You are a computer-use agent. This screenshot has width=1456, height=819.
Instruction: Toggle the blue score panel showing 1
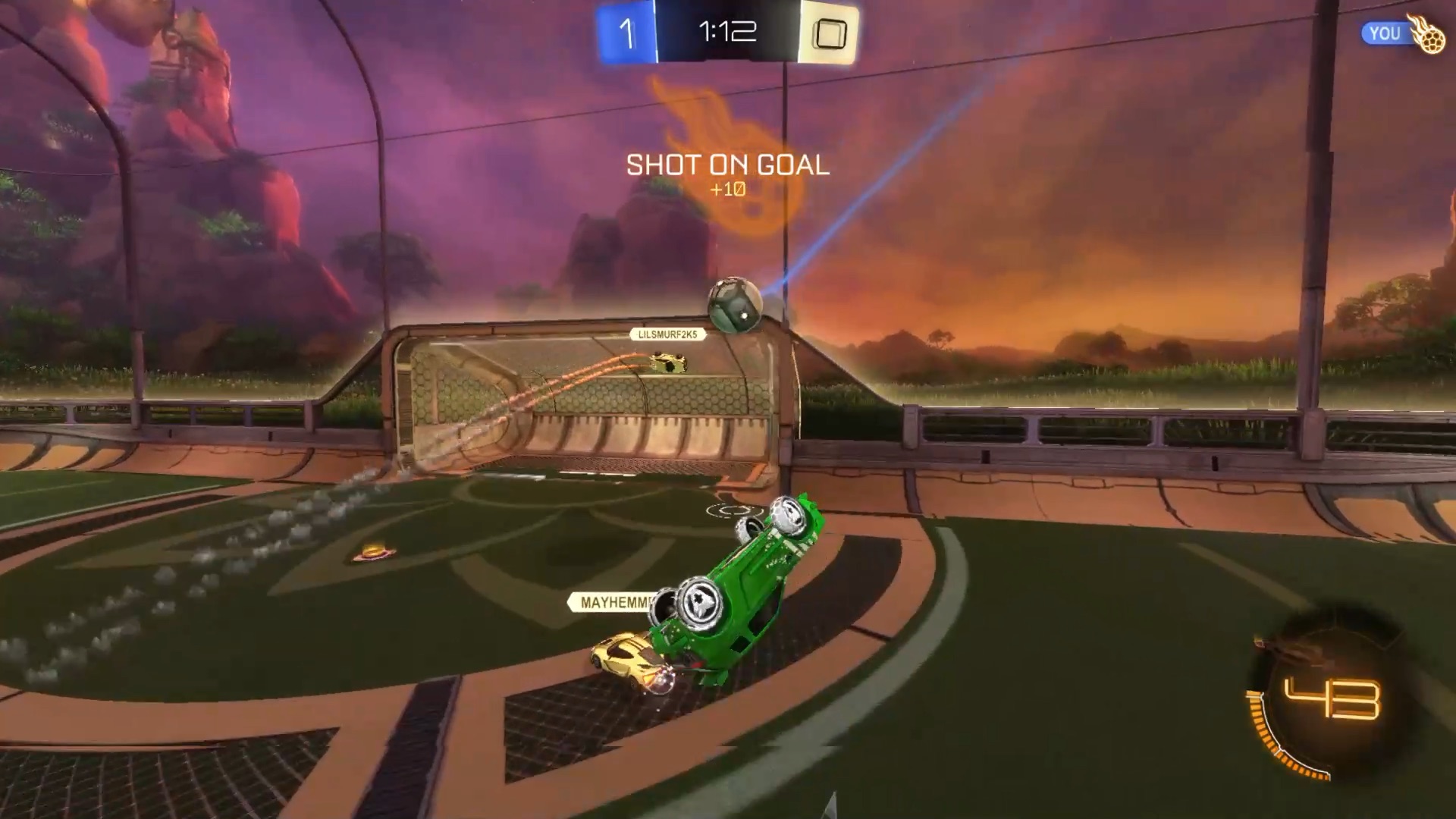[626, 32]
